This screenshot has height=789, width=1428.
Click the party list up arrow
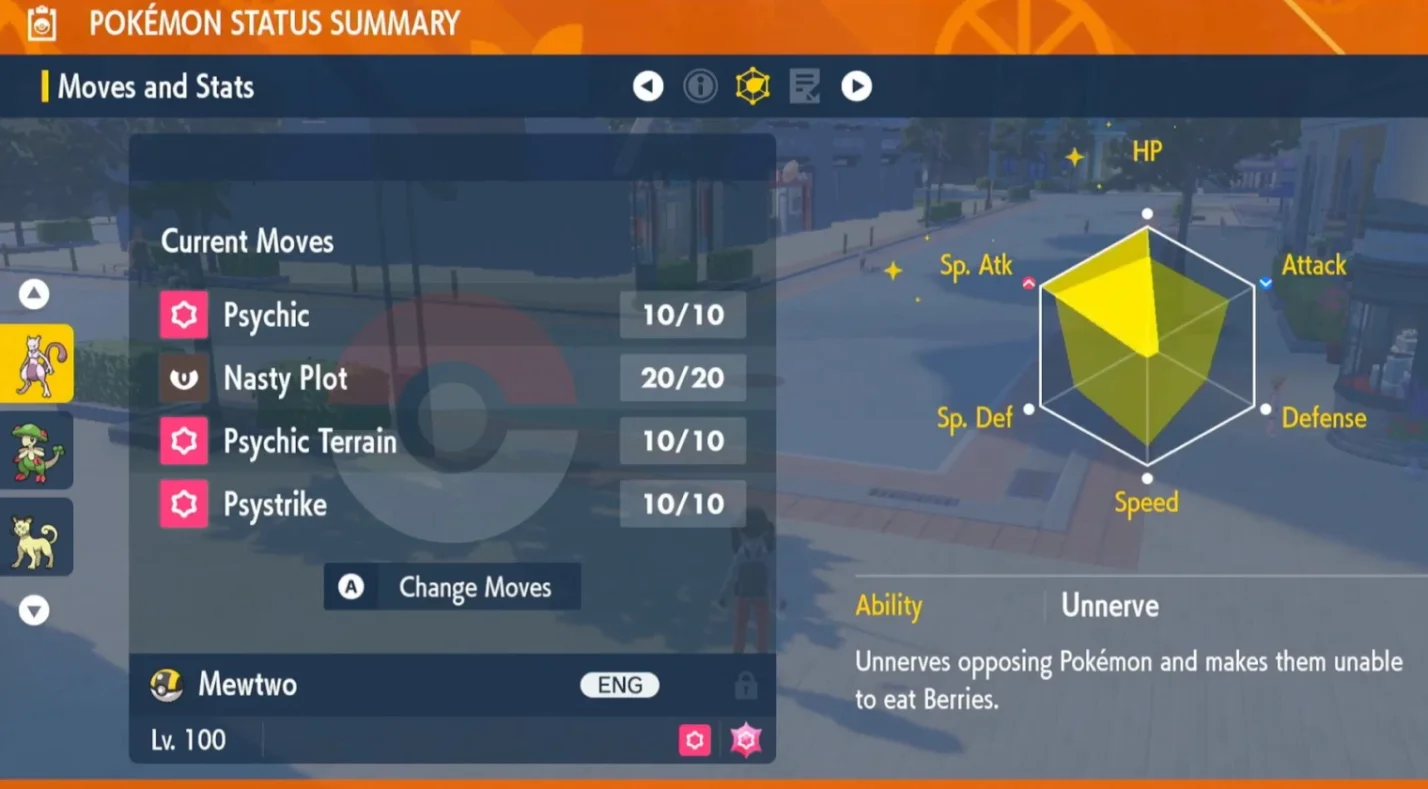[34, 294]
